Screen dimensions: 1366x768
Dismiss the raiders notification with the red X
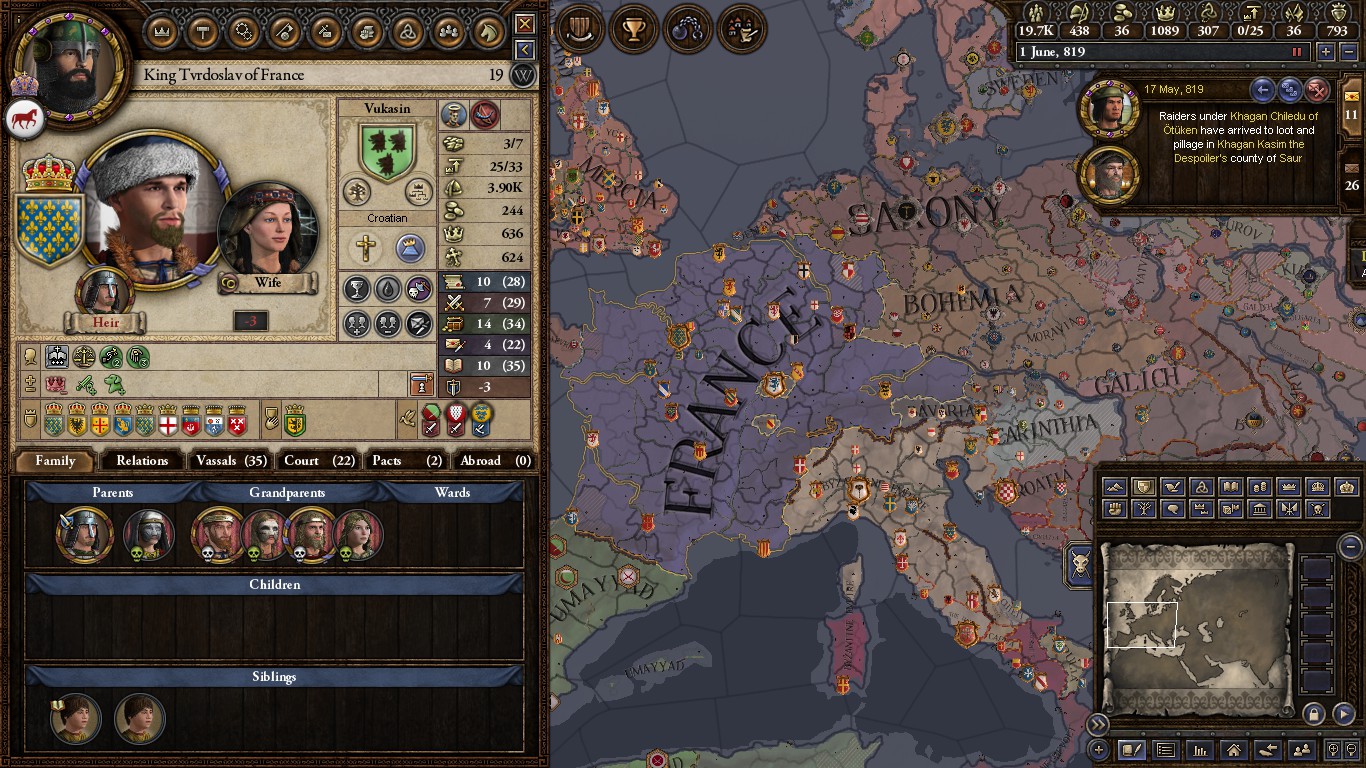click(x=1318, y=91)
